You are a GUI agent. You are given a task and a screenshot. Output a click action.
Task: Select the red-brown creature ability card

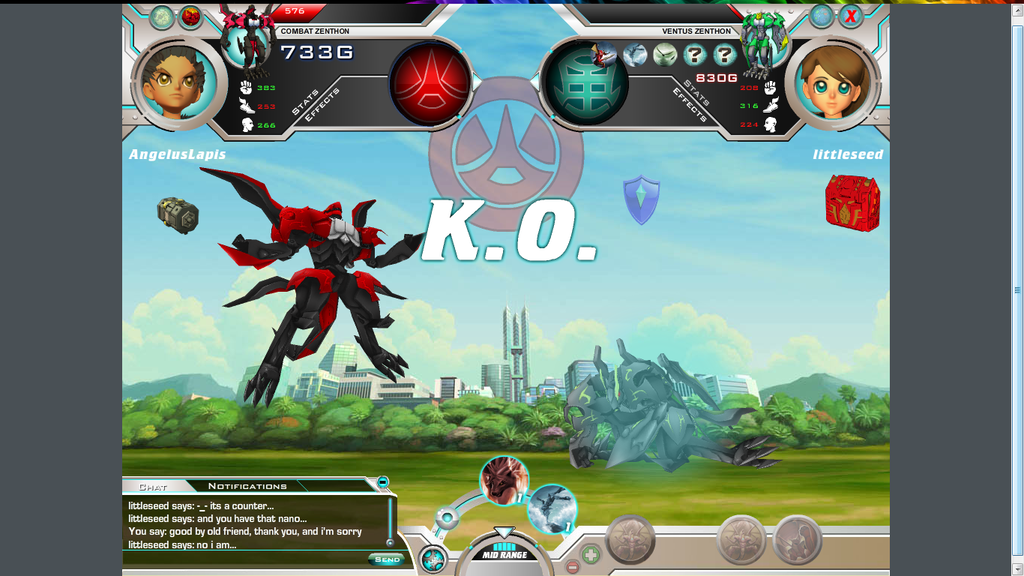pyautogui.click(x=504, y=480)
